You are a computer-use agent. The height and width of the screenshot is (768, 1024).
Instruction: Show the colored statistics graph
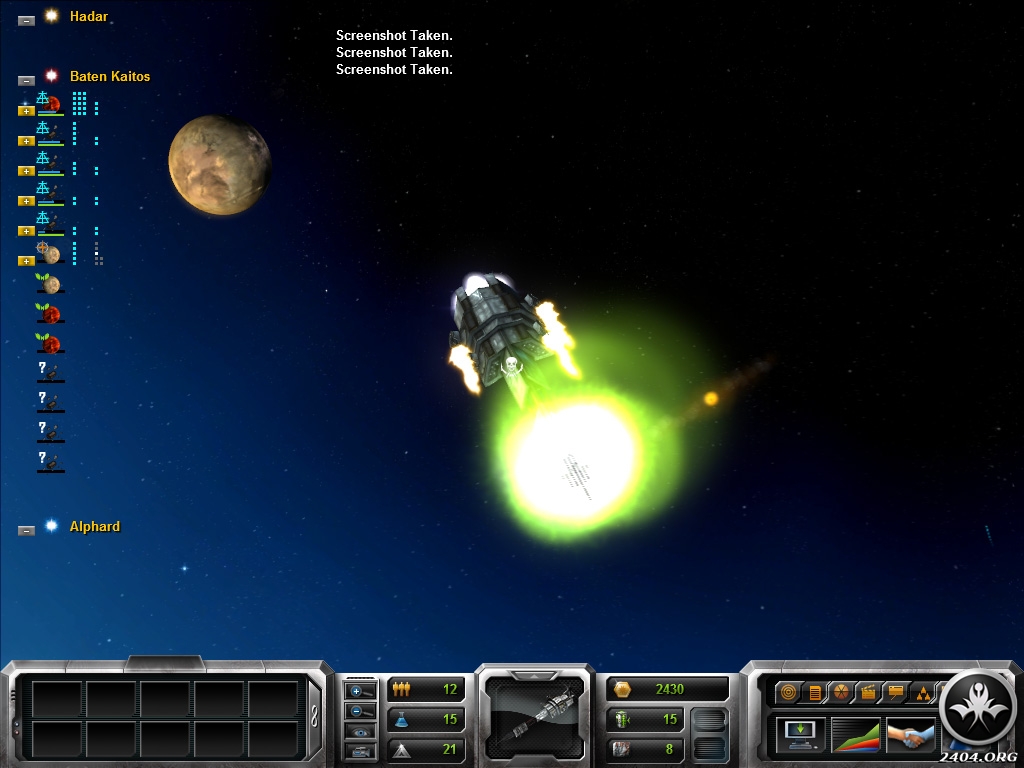point(856,733)
